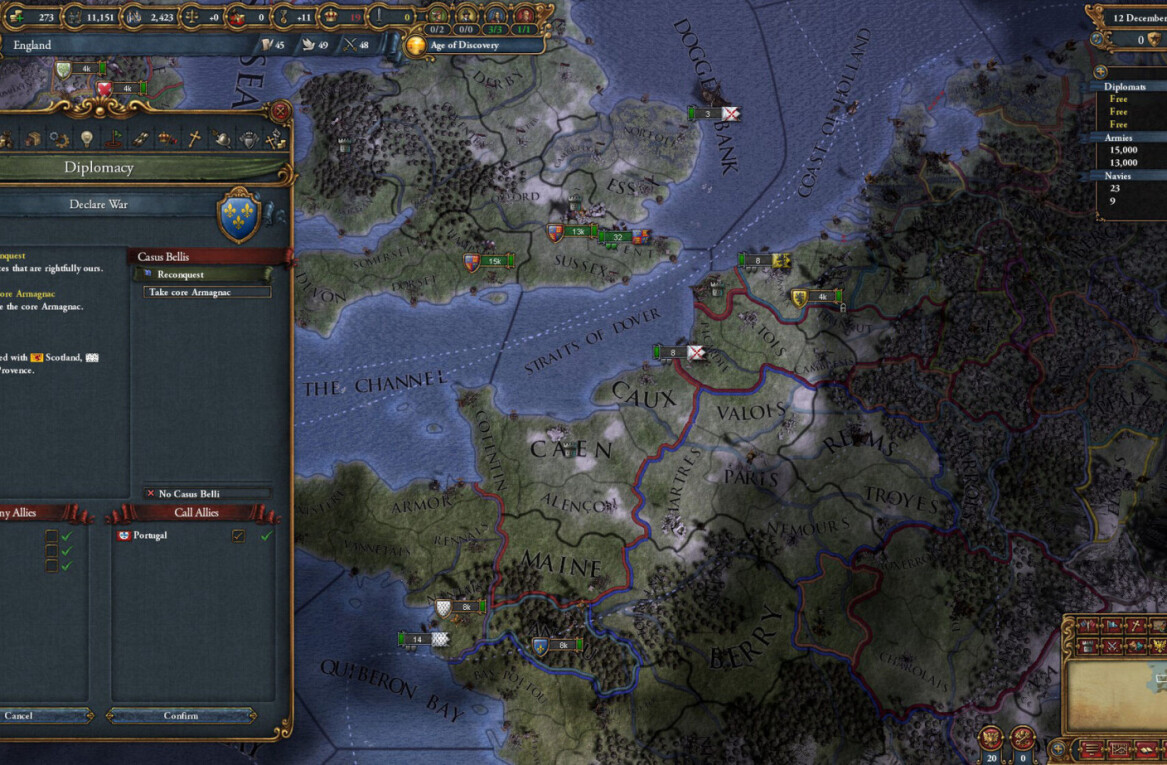Toggle the Portugal call-to-arms checkbox
The width and height of the screenshot is (1167, 765).
tap(238, 536)
